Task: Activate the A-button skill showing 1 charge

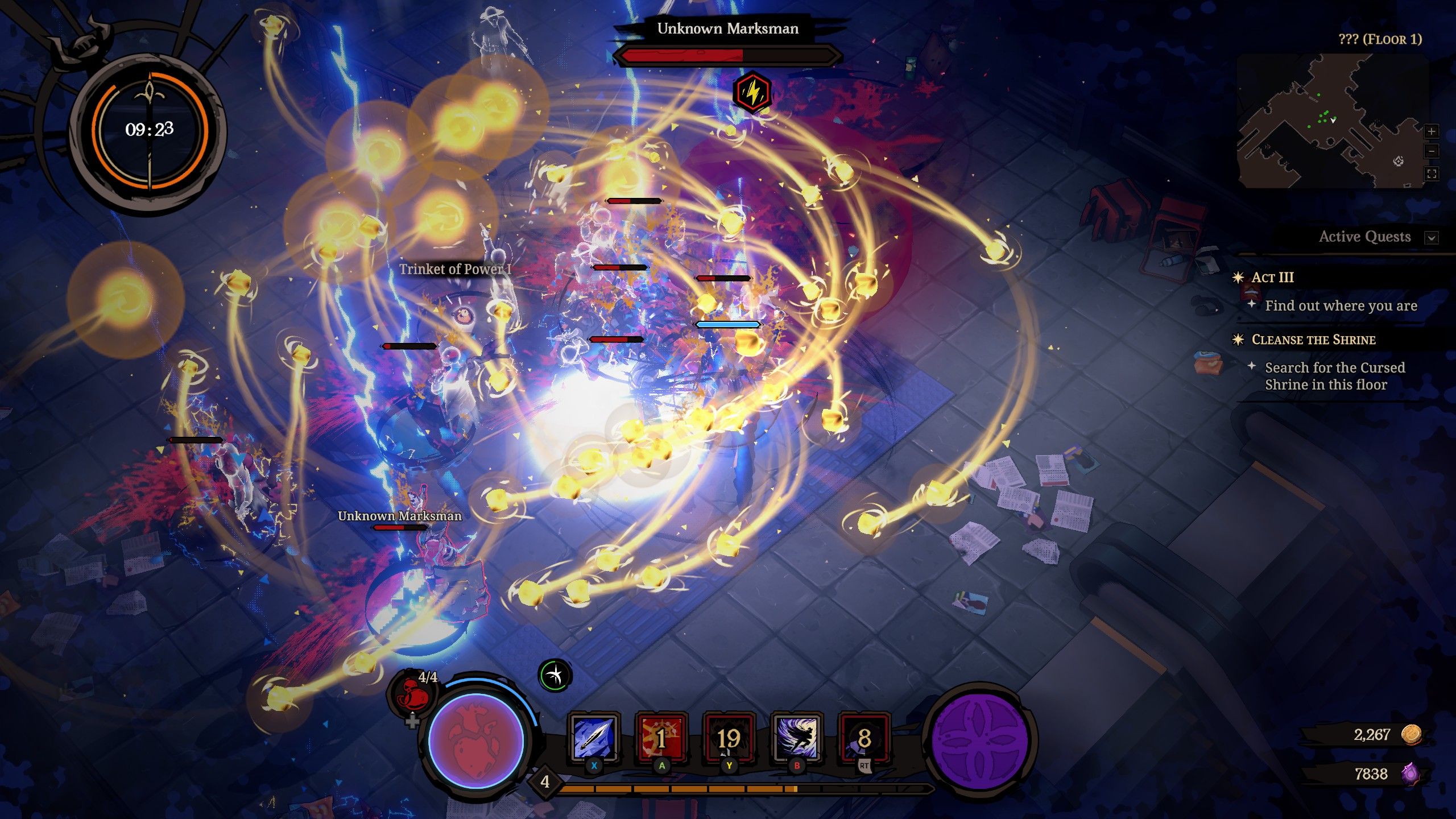Action: [x=663, y=737]
